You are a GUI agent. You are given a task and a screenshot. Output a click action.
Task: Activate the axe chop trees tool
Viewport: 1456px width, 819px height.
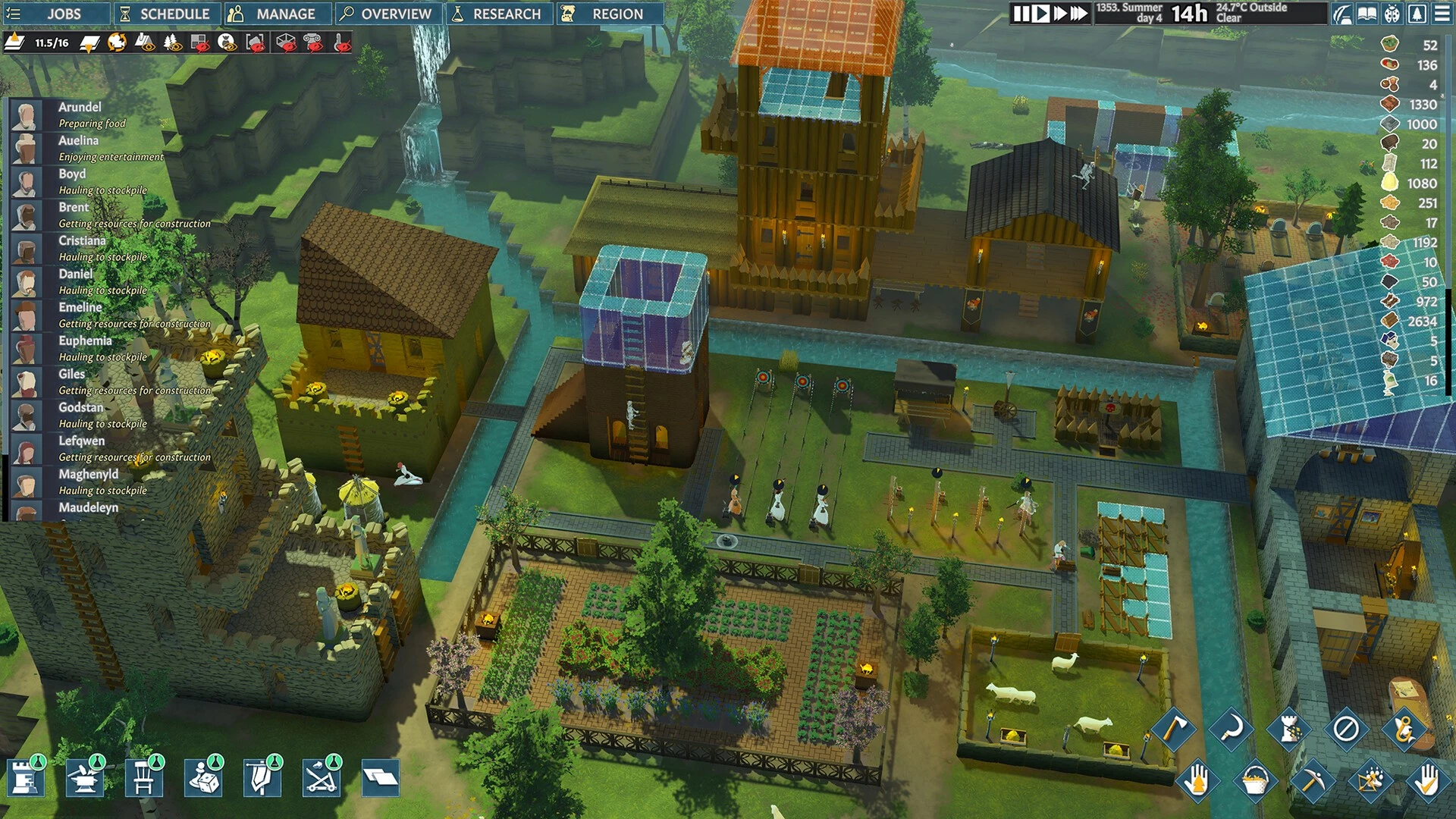pyautogui.click(x=1173, y=729)
